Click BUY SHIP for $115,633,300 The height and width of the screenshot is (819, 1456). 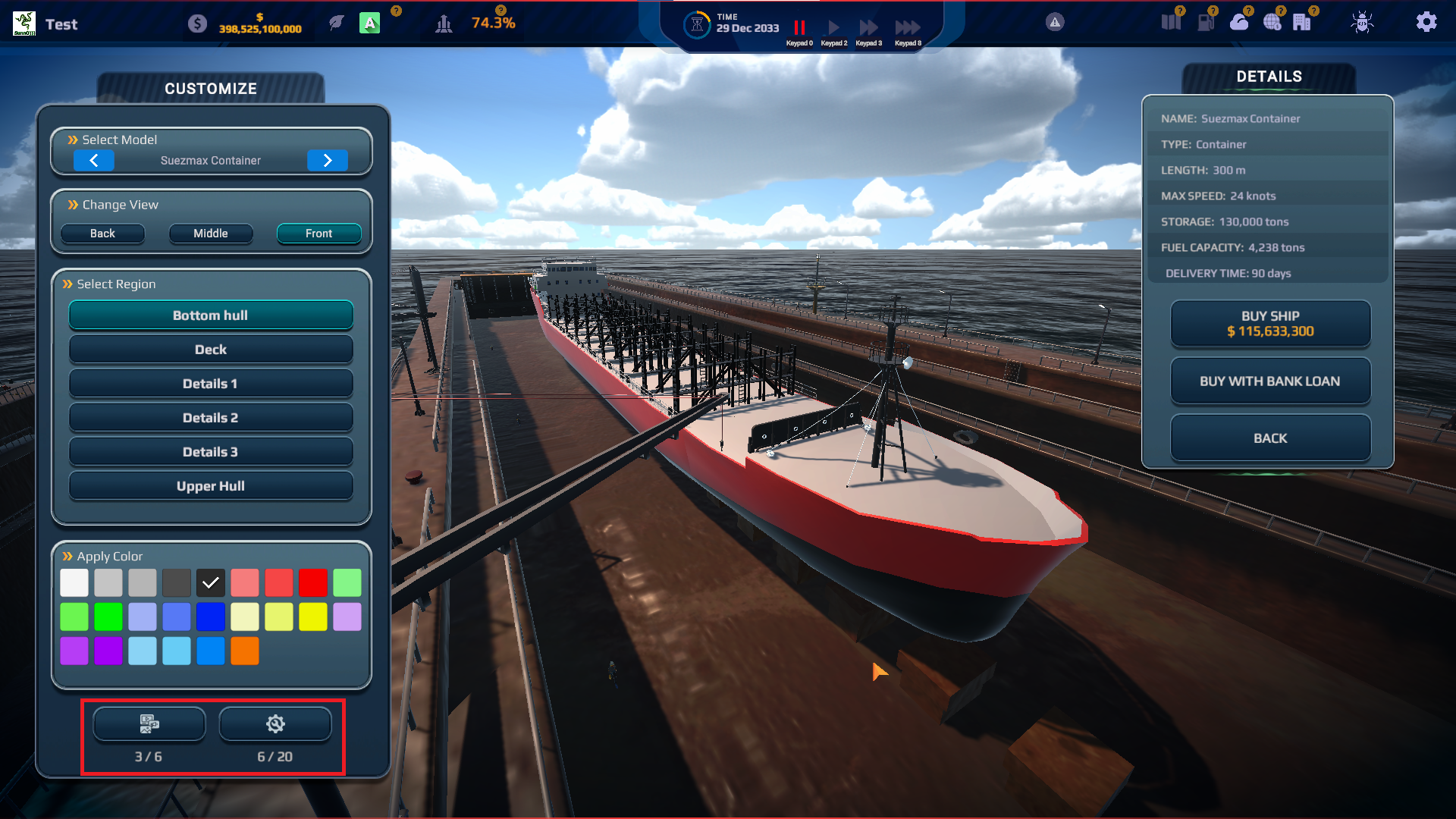(x=1269, y=323)
